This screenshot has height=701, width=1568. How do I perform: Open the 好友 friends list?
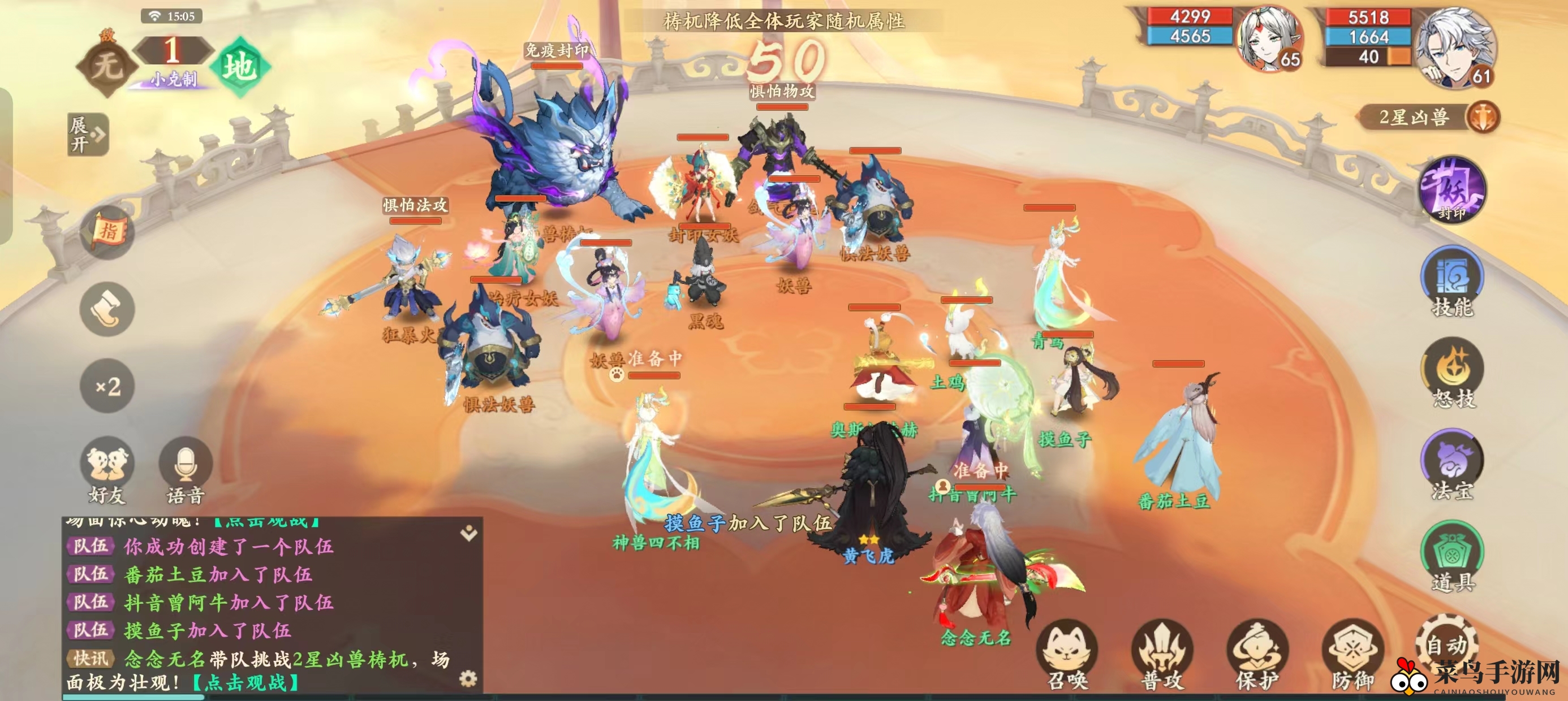point(107,469)
